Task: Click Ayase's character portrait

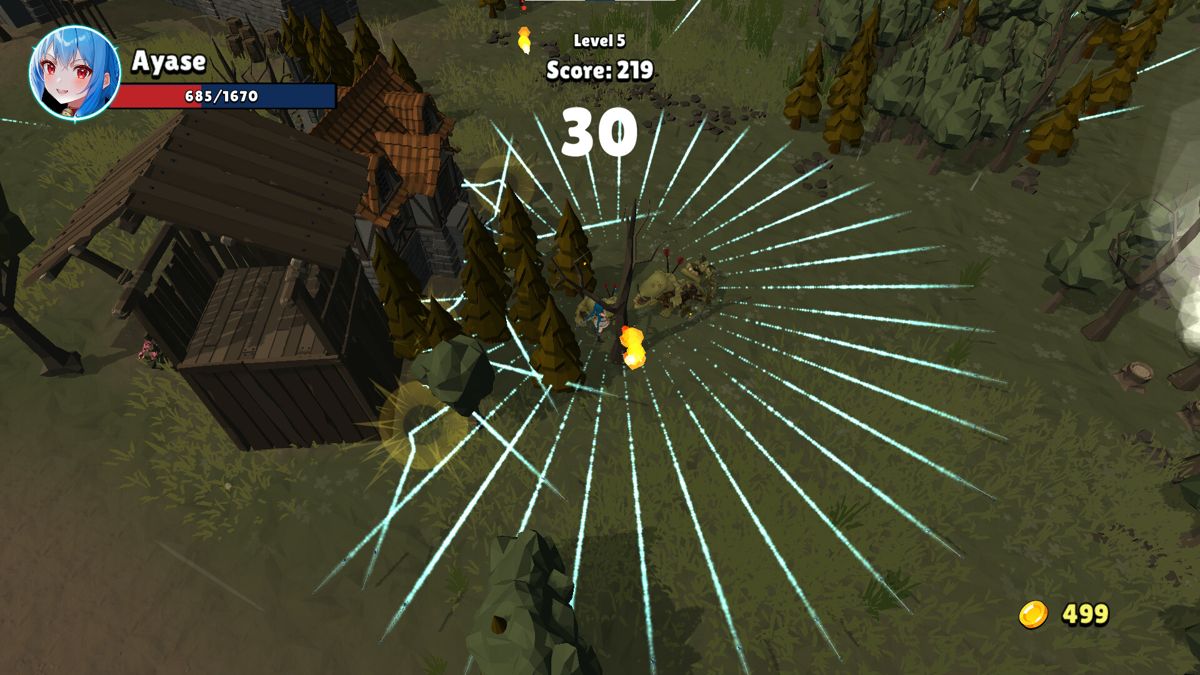Action: (x=74, y=73)
